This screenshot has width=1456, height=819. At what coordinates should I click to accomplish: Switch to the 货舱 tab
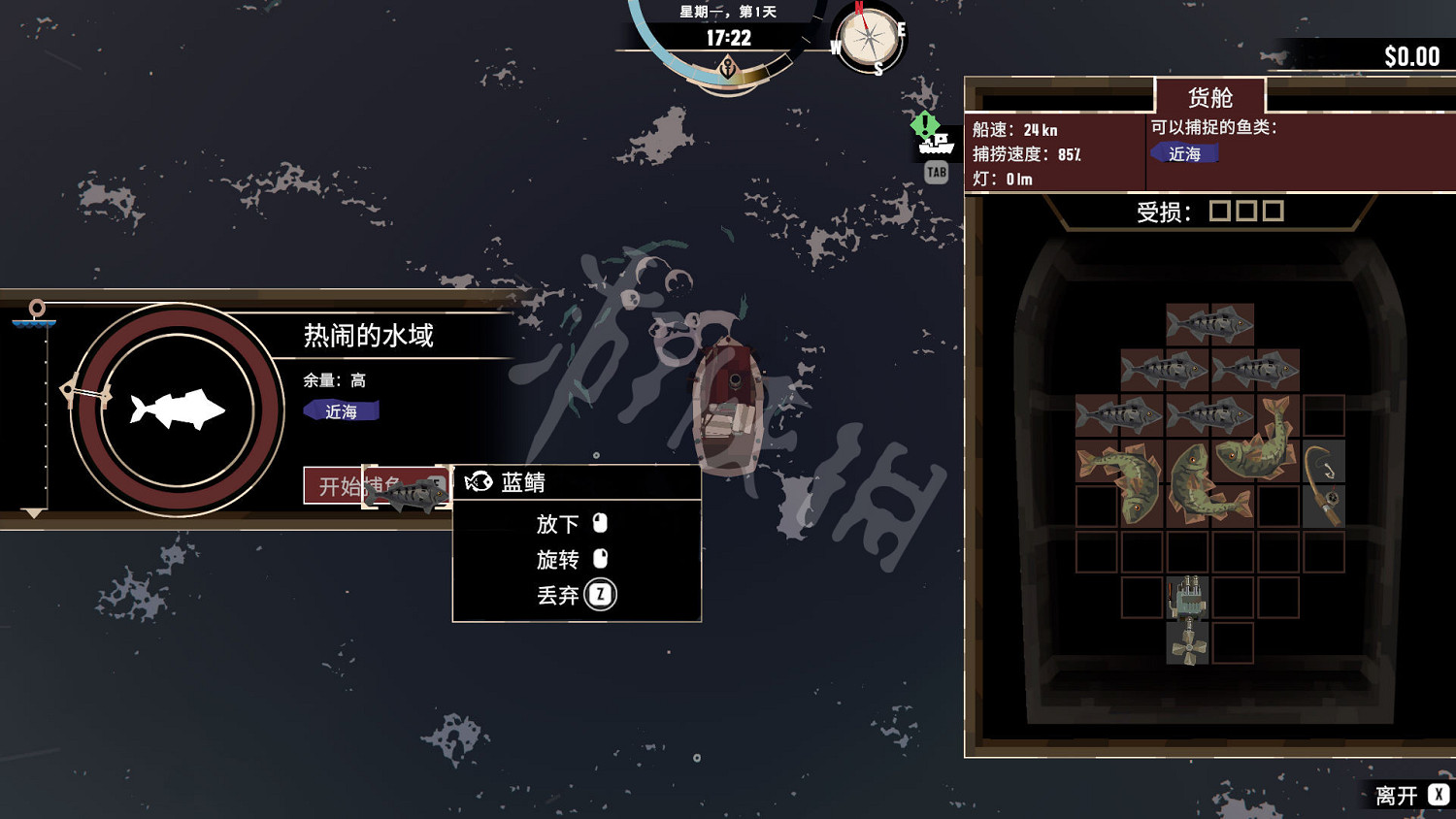point(1207,96)
